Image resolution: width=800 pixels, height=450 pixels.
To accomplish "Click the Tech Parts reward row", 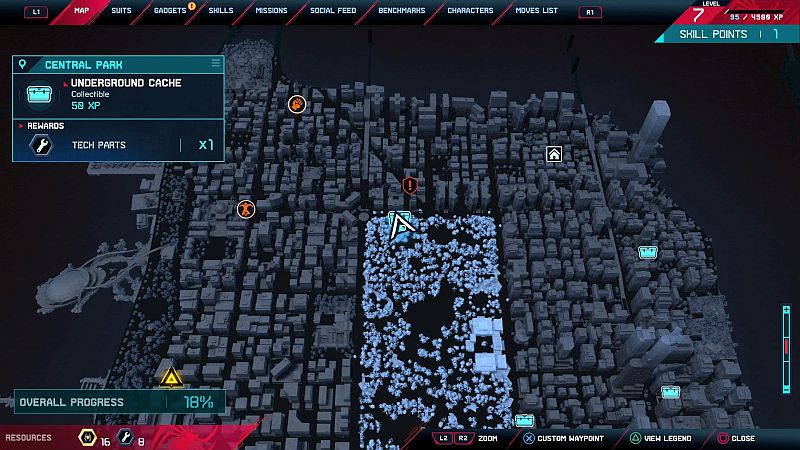I will pyautogui.click(x=118, y=145).
